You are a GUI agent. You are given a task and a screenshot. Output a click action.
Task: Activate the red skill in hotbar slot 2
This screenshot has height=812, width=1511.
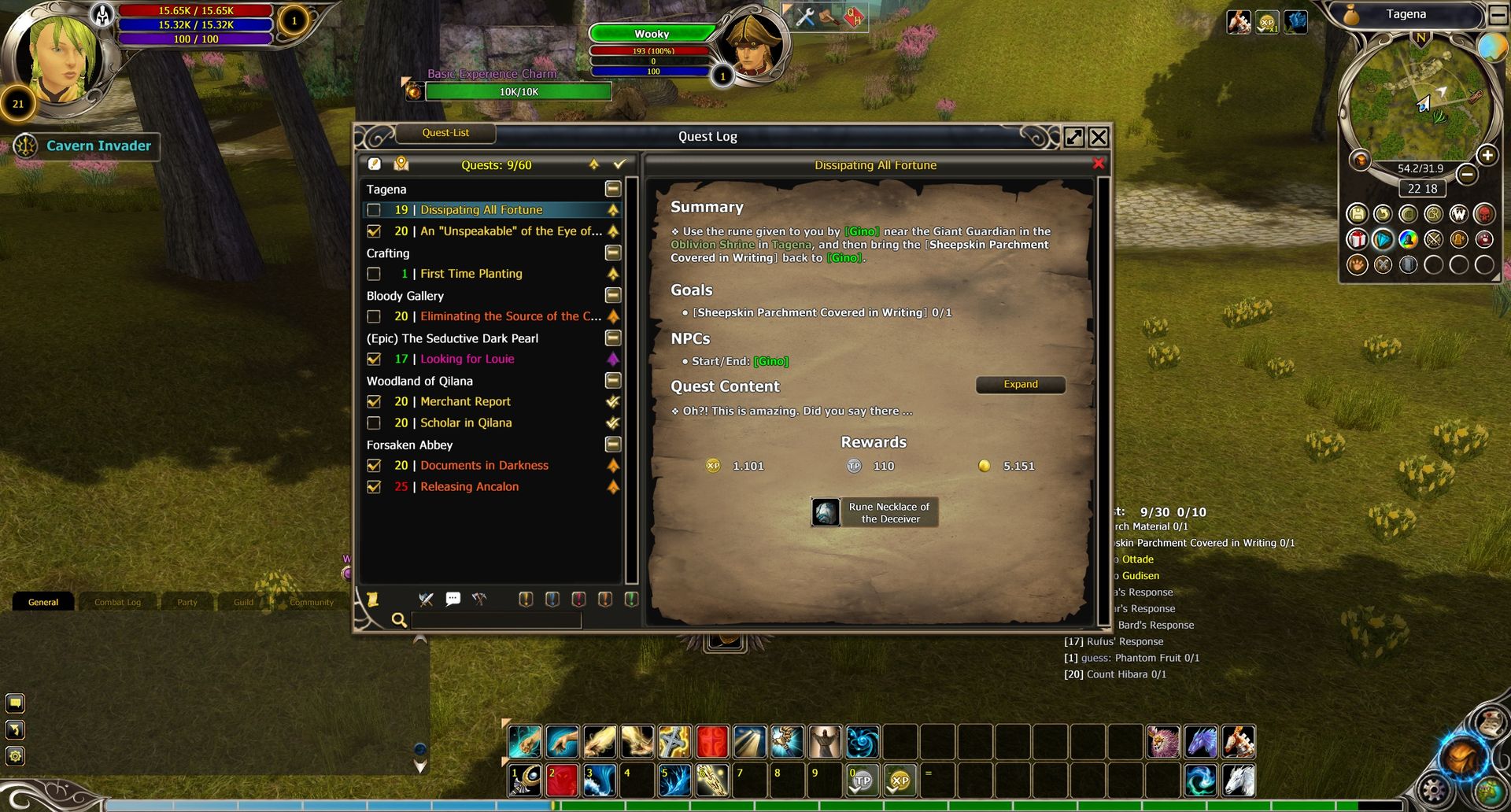coord(562,781)
